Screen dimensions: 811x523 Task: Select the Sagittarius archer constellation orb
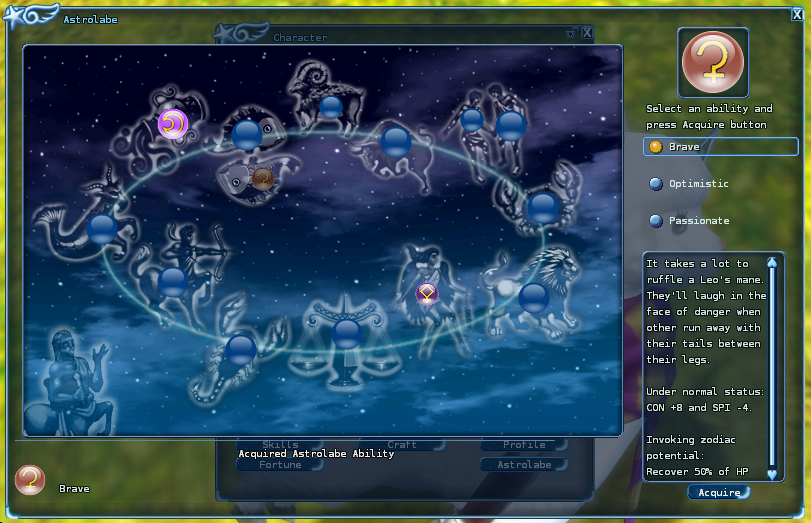coord(173,281)
